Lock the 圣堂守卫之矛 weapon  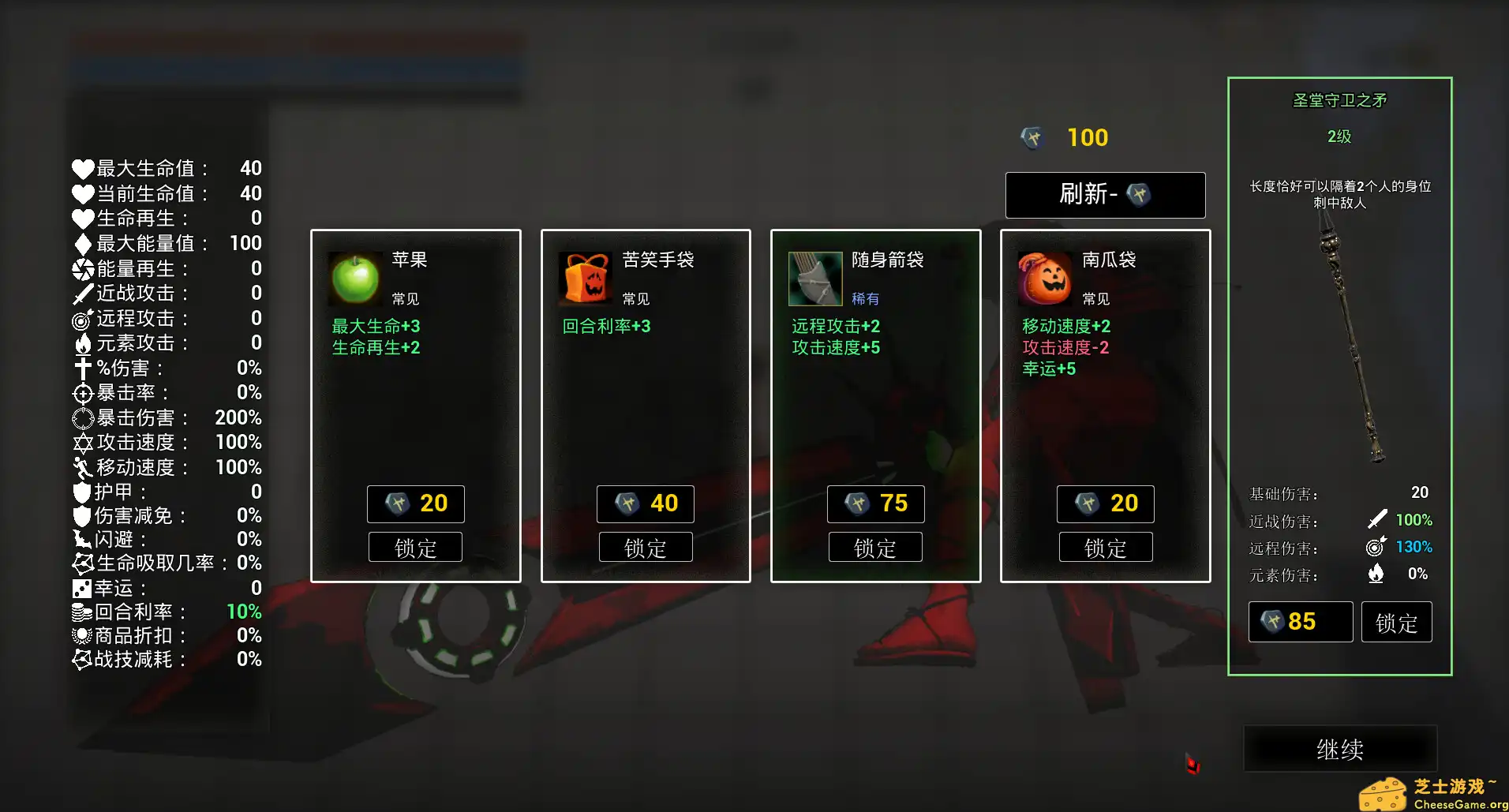tap(1396, 622)
